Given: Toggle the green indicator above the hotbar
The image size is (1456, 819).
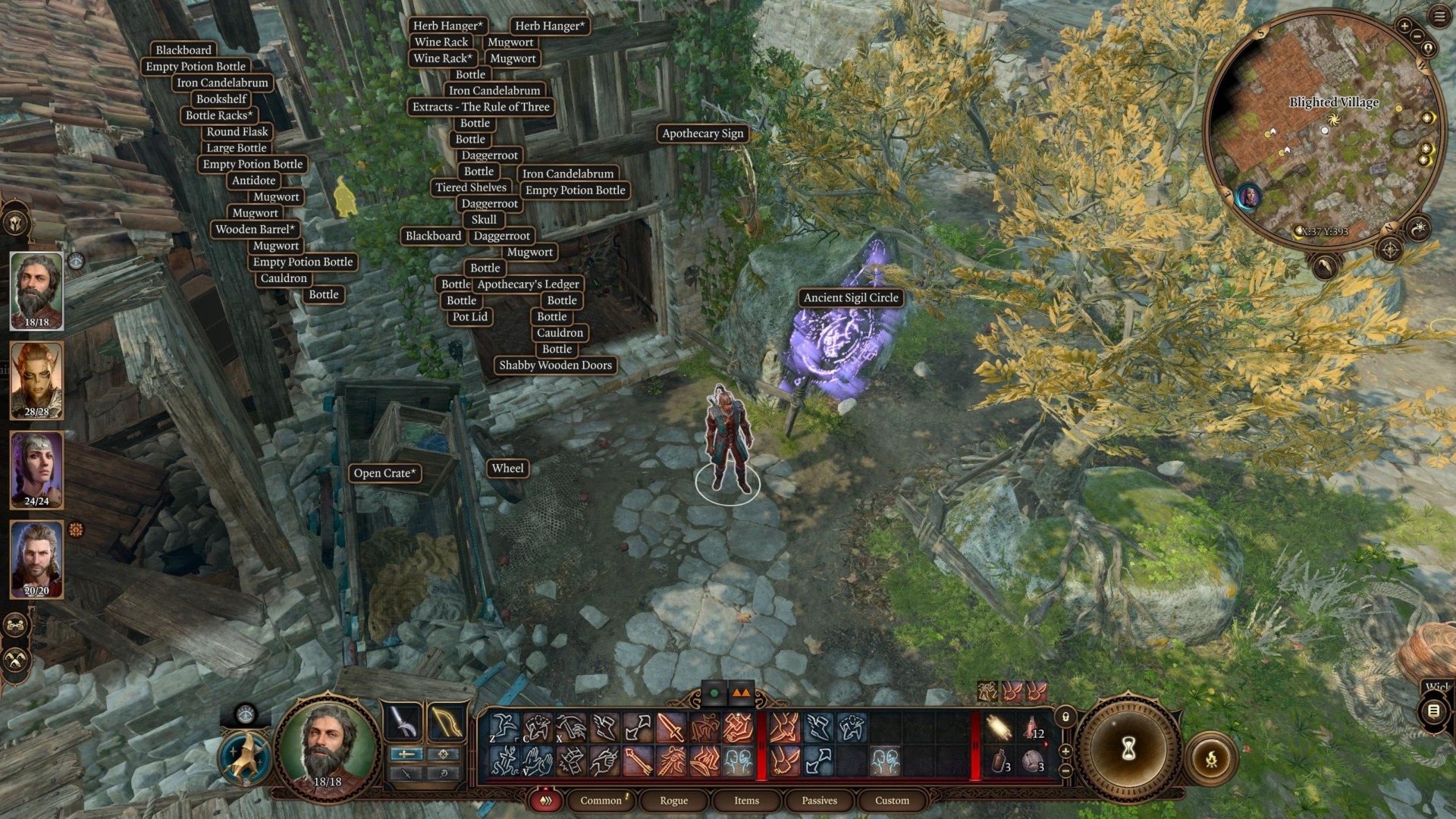Looking at the screenshot, I should click(x=713, y=692).
